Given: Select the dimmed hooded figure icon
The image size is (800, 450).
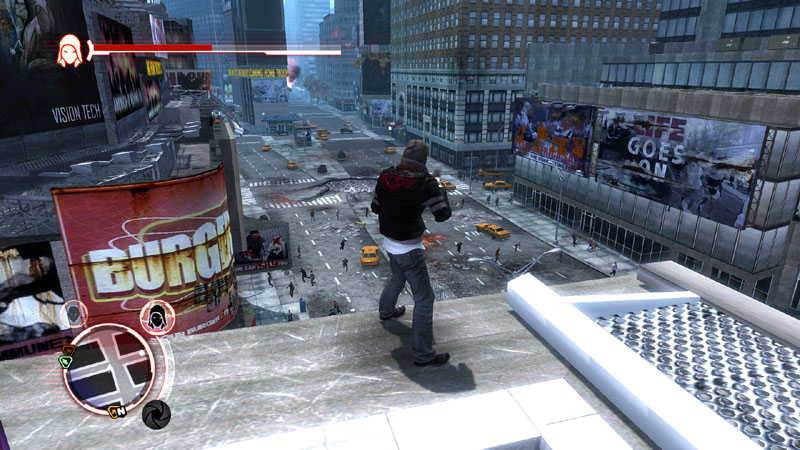Looking at the screenshot, I should point(73,314).
